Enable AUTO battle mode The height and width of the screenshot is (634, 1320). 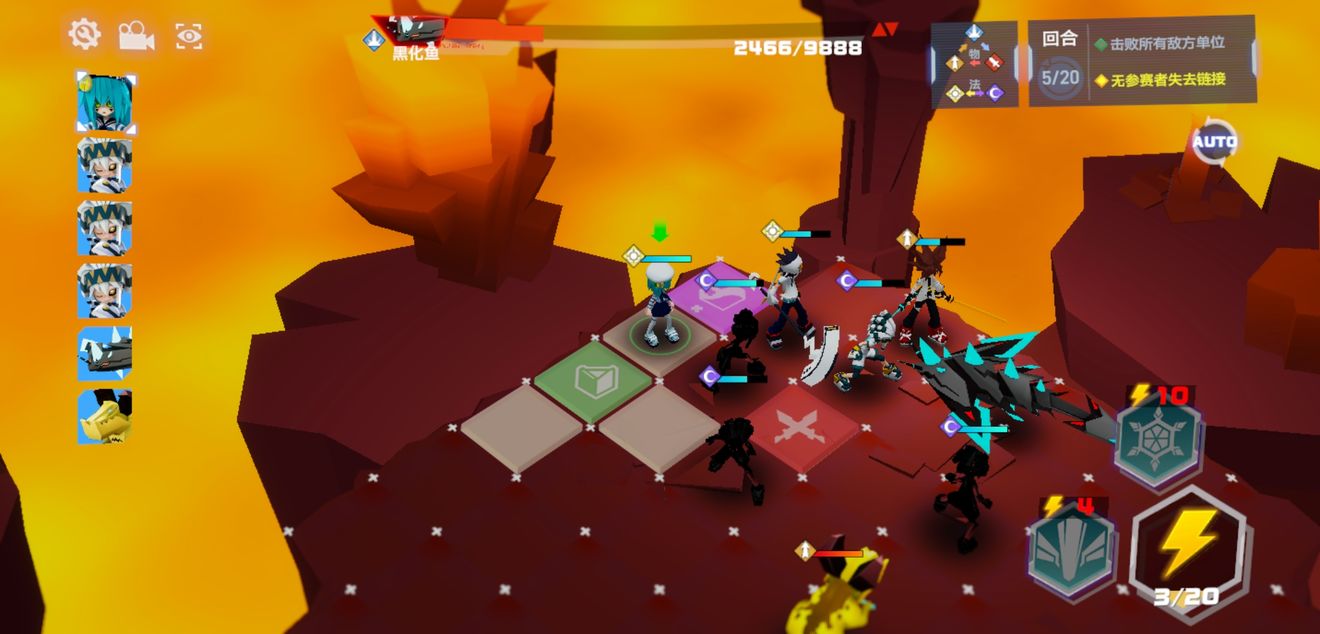pos(1214,142)
